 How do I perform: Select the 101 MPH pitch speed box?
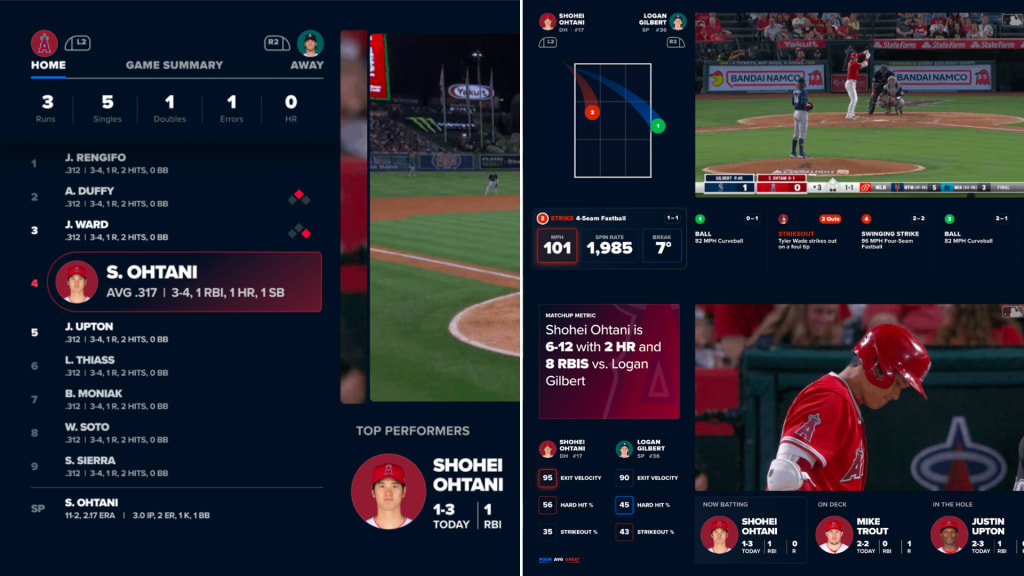click(x=557, y=245)
